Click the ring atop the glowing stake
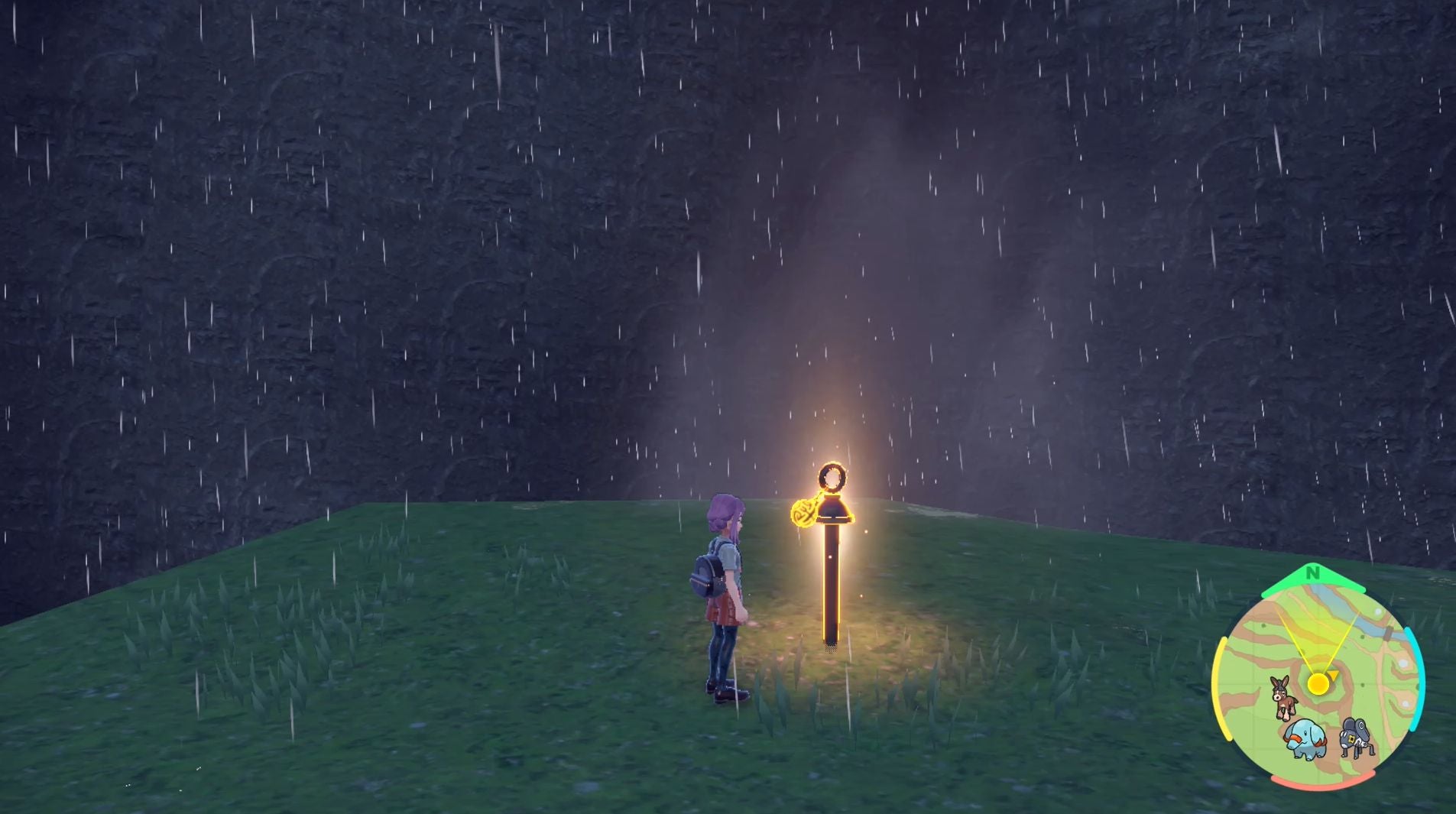 coord(832,478)
